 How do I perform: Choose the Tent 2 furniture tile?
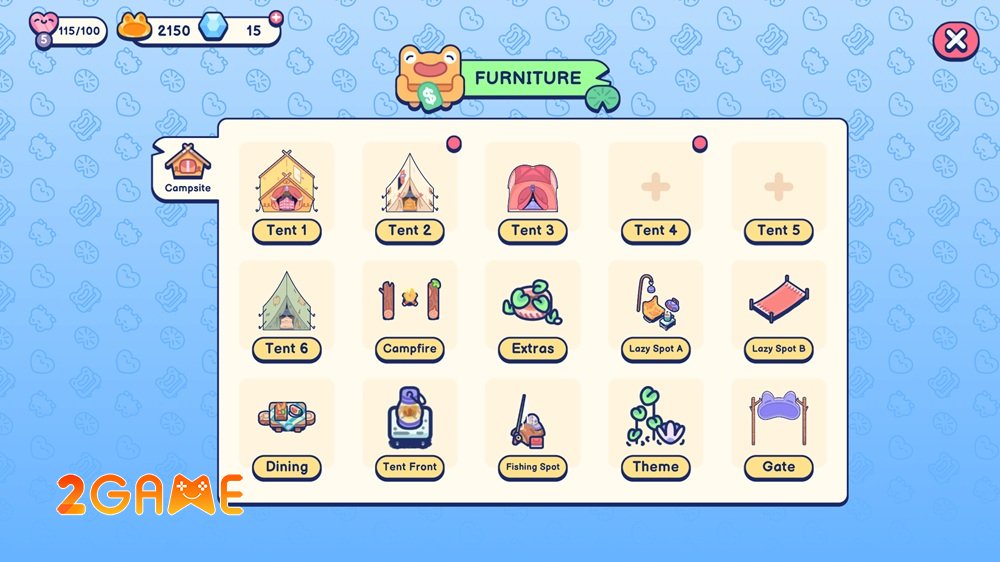(x=410, y=191)
